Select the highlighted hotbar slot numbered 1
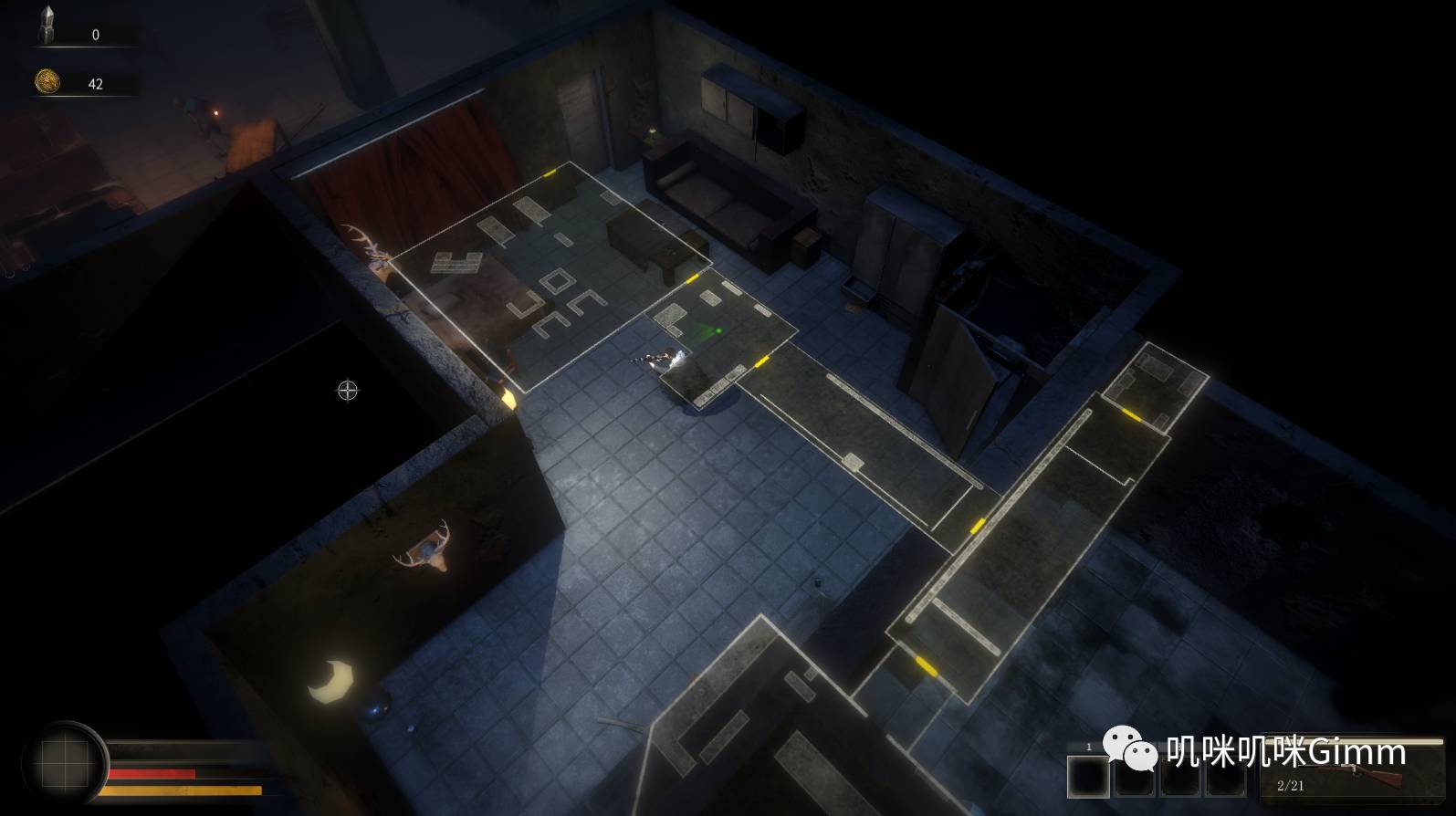Viewport: 1456px width, 816px height. pyautogui.click(x=1088, y=776)
